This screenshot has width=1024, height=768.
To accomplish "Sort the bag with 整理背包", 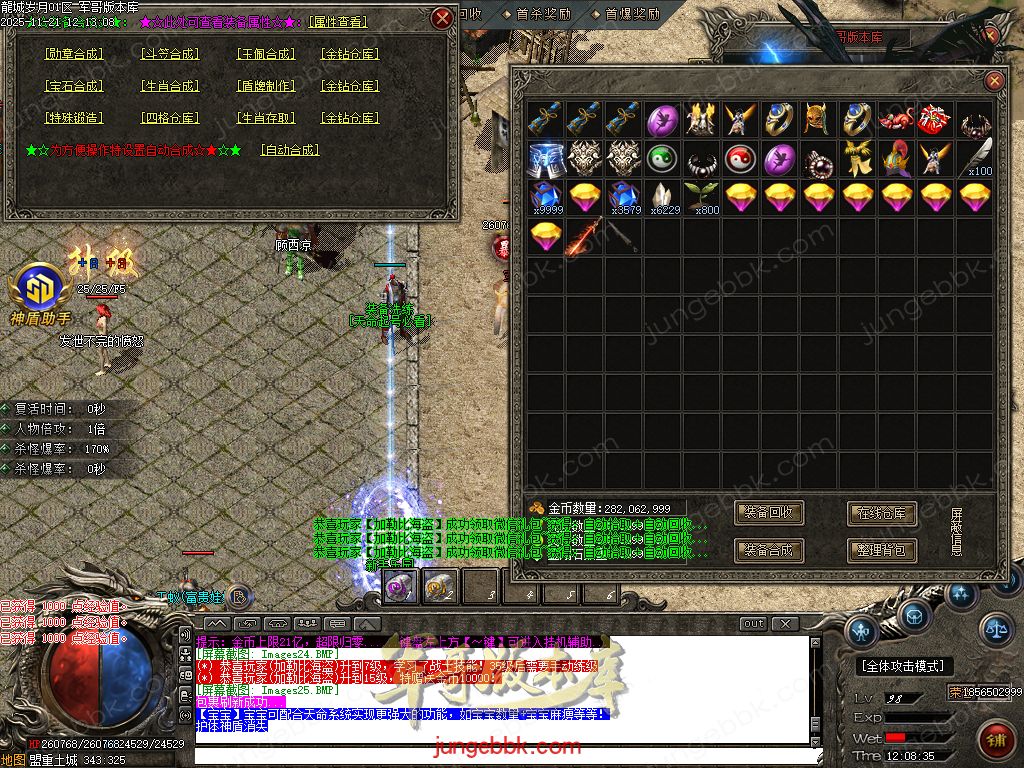I will click(882, 550).
